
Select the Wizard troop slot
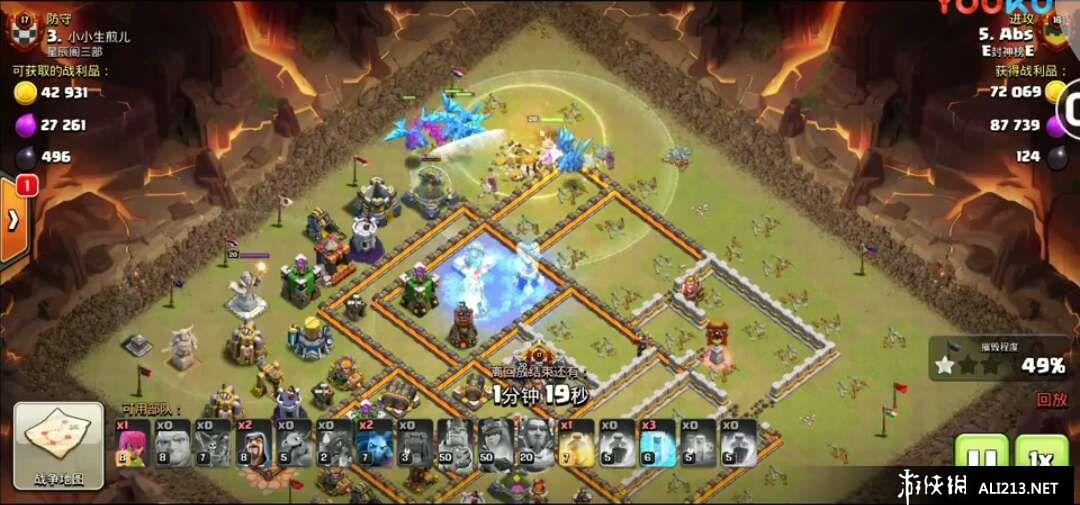[255, 443]
